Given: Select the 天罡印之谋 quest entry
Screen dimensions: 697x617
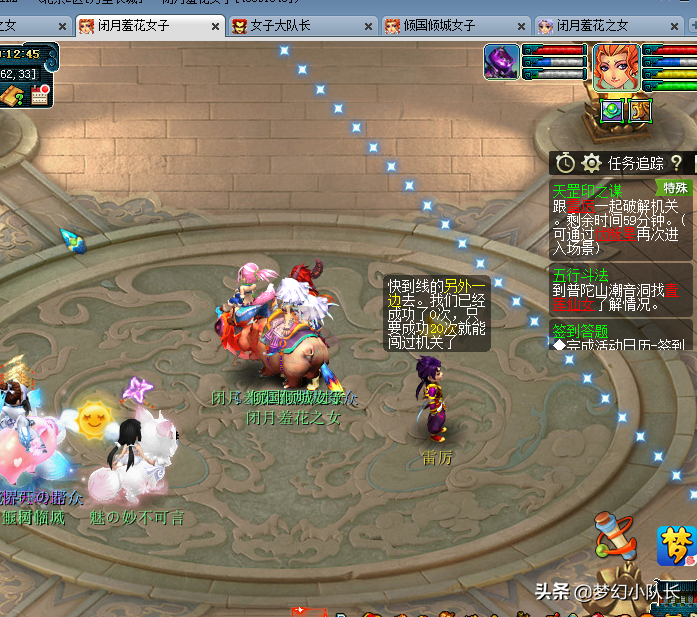Looking at the screenshot, I should (587, 189).
